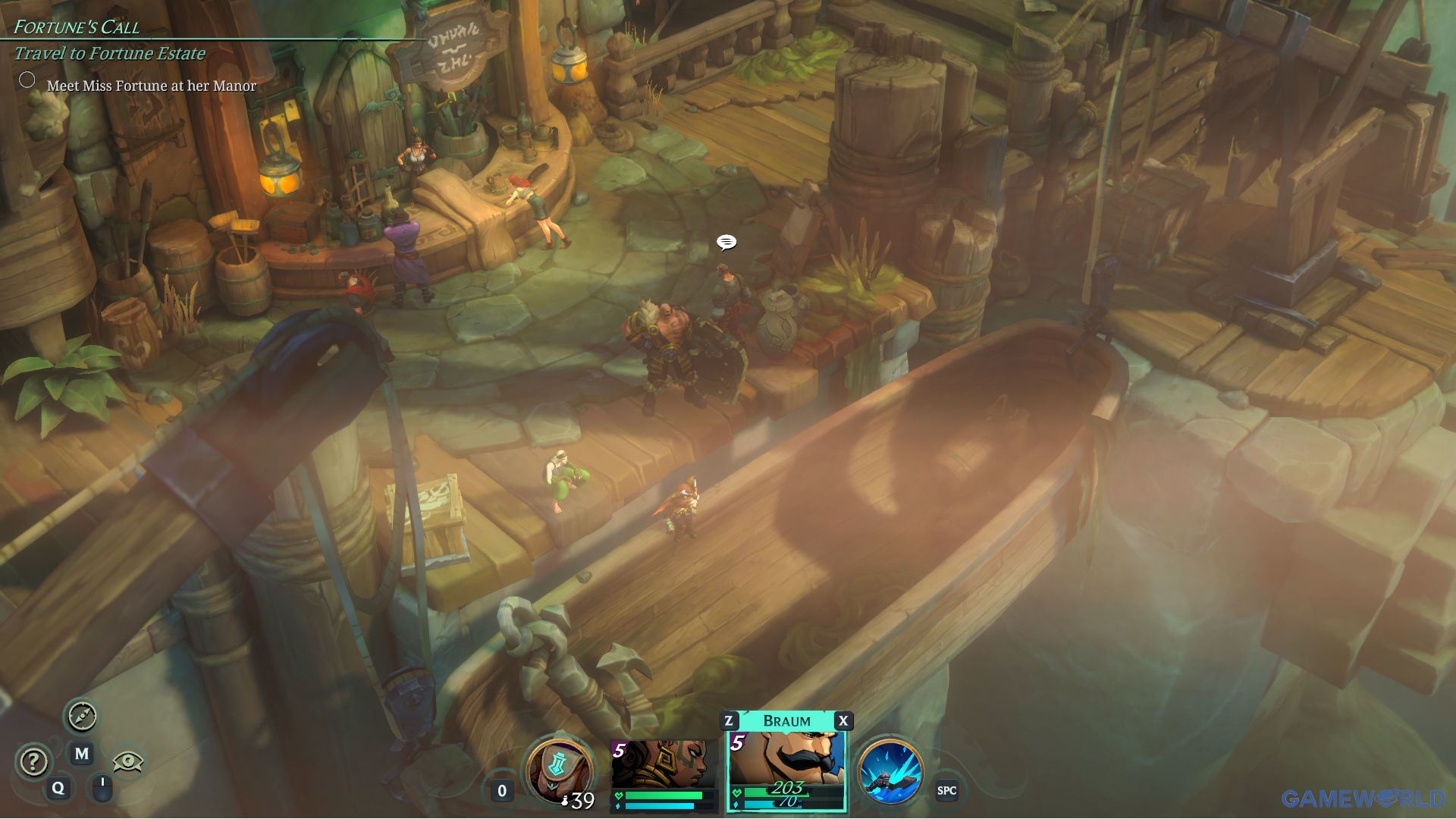Open the compass map icon

tap(82, 716)
